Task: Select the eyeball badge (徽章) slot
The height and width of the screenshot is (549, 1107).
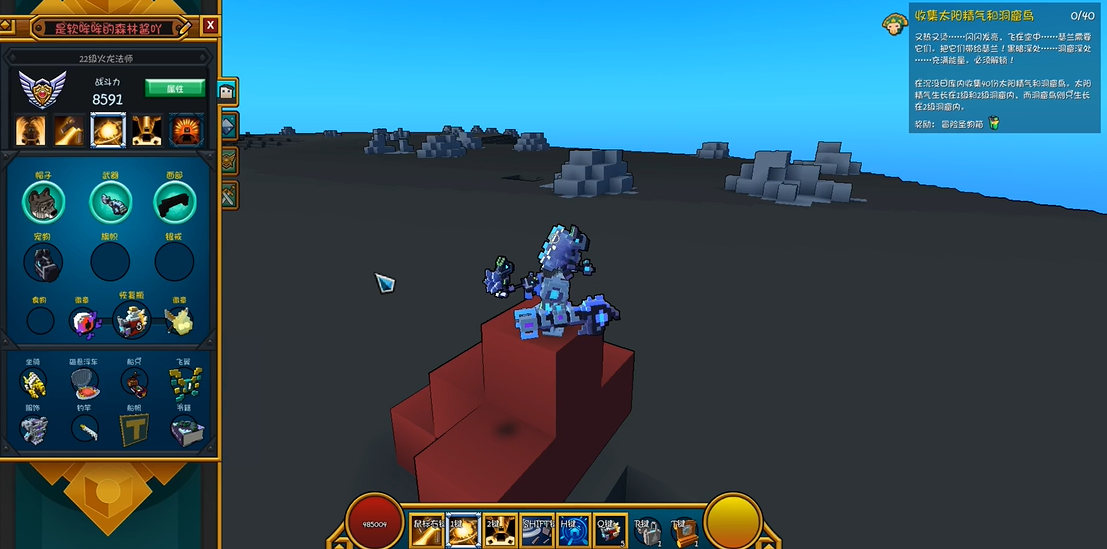Action: pos(83,321)
